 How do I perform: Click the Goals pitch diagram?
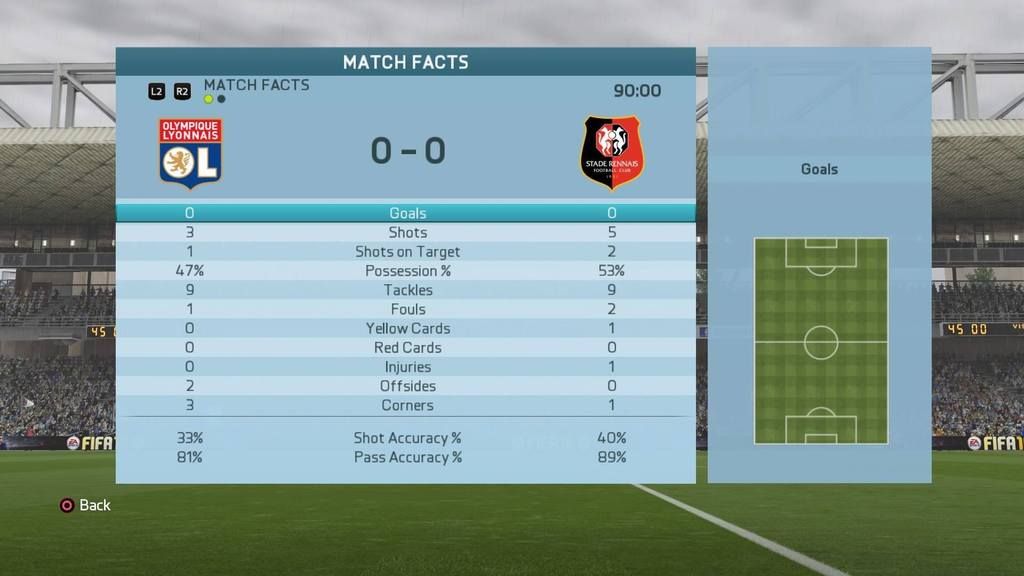coord(820,341)
